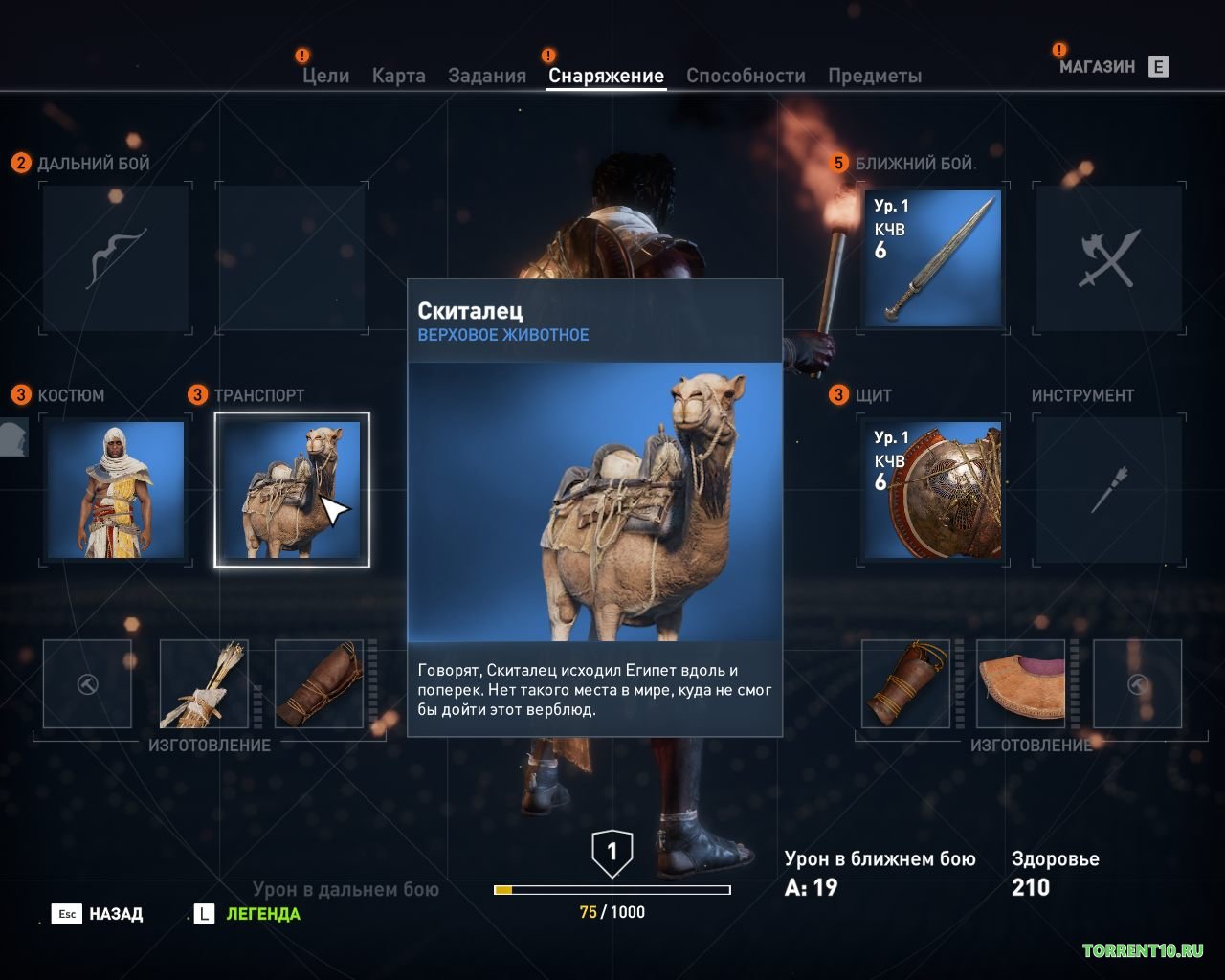1225x980 pixels.
Task: Select the crossed axes weapon slot
Action: pos(1110,258)
